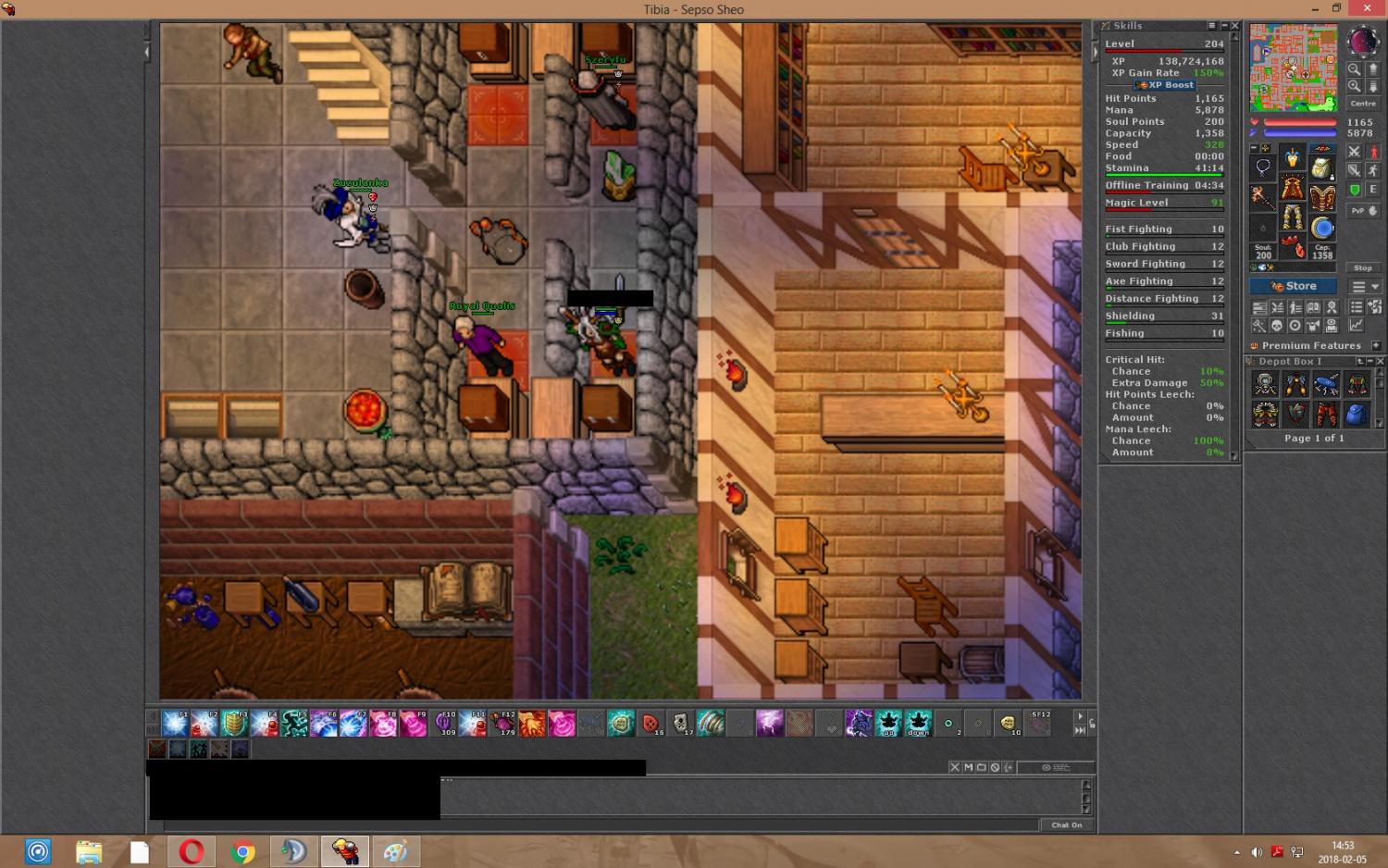Activate the hotbar slot labeled 'down'
Viewport: 1388px width, 868px height.
[918, 723]
